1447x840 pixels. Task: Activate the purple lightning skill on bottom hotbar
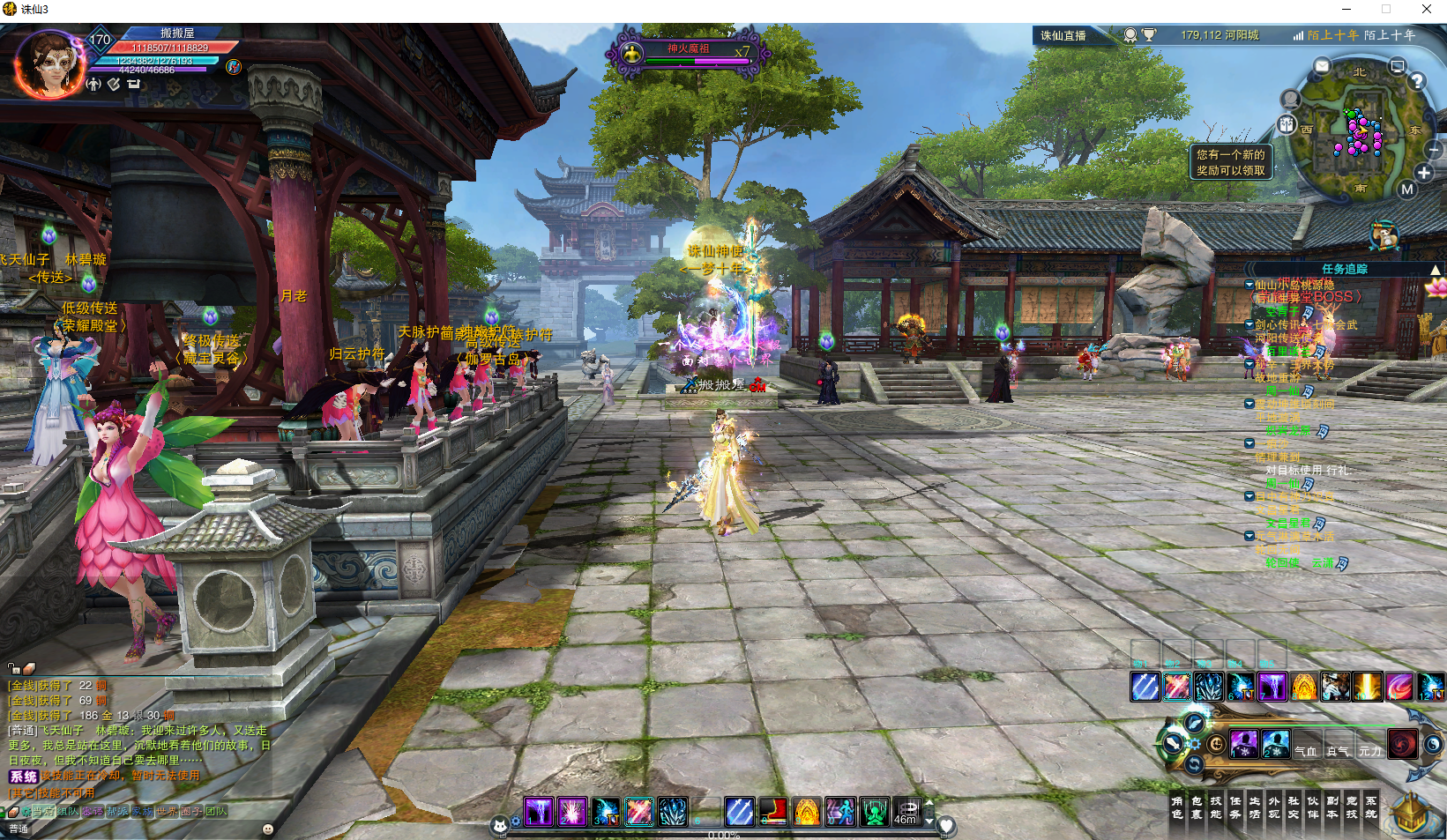pyautogui.click(x=539, y=812)
